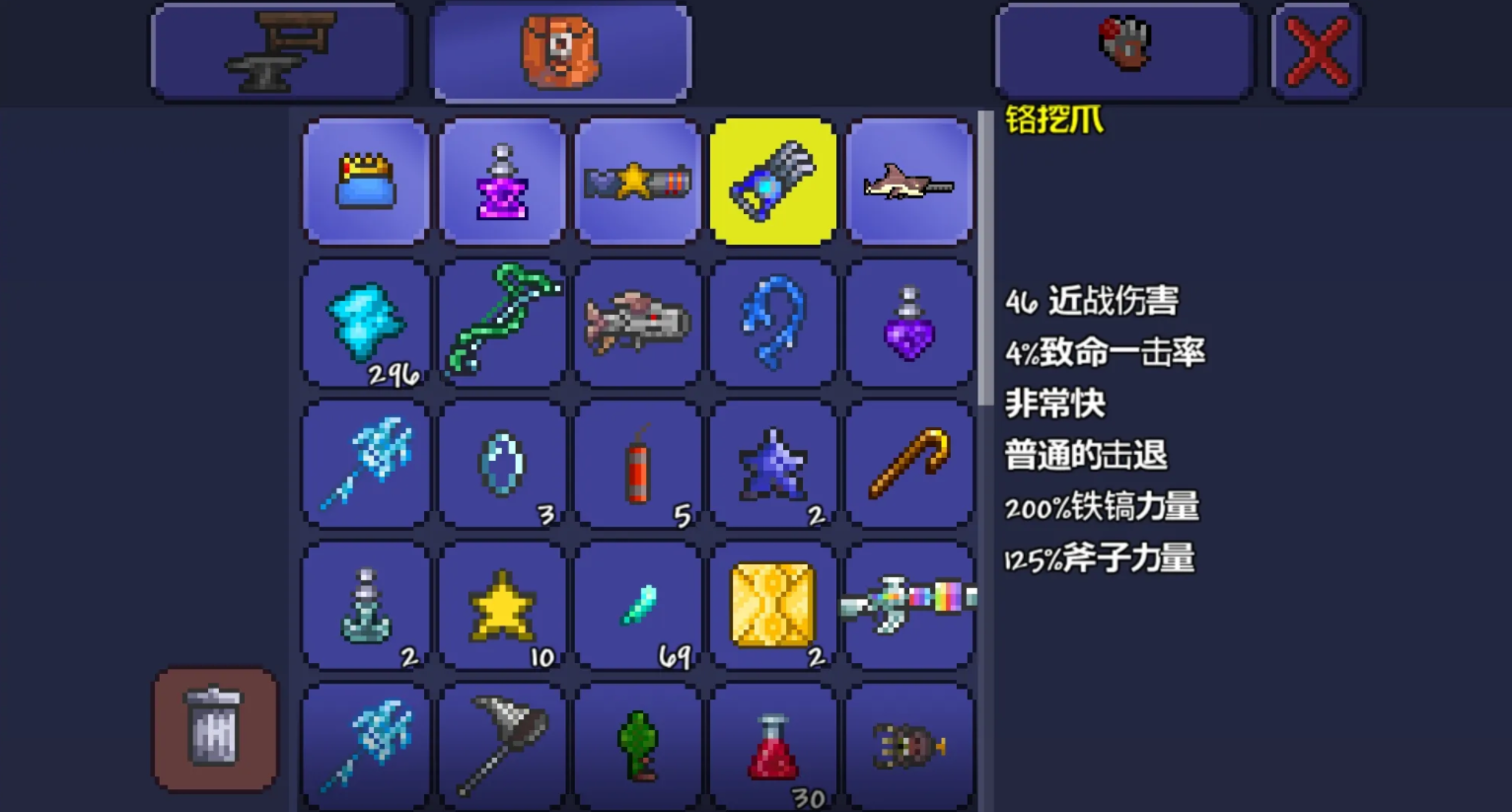Select the Drax in the highlighted slot
Viewport: 1512px width, 812px height.
(x=773, y=181)
